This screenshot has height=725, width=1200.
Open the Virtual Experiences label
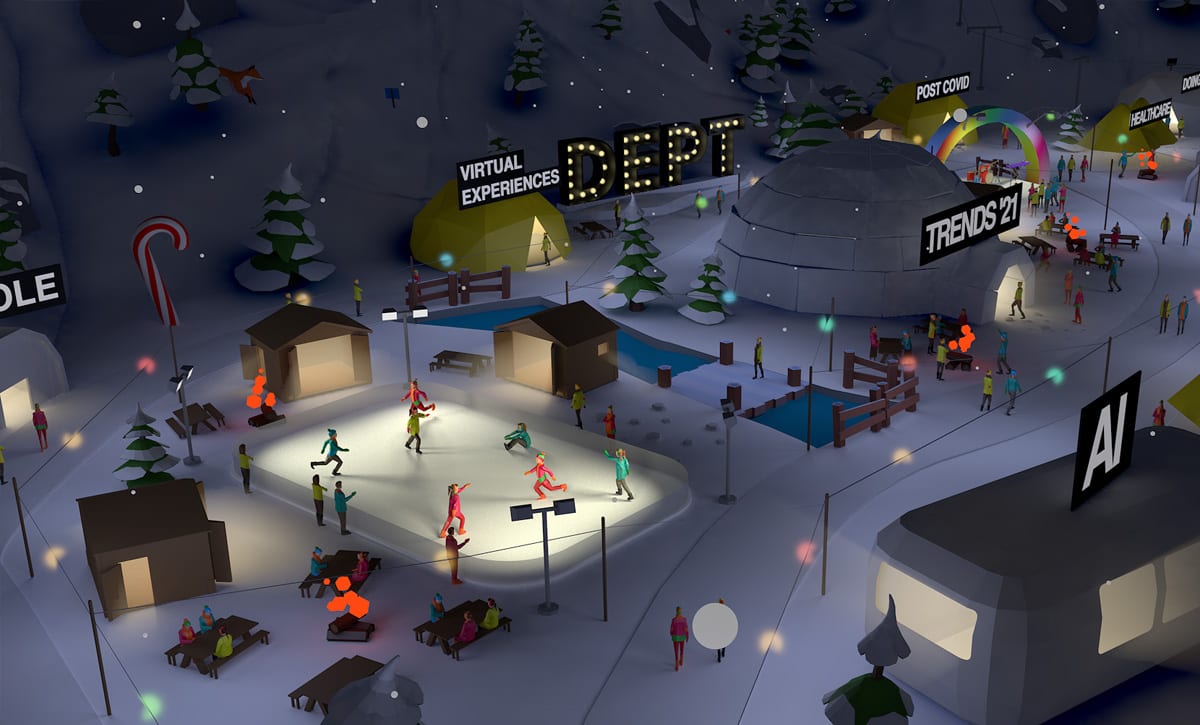click(508, 178)
